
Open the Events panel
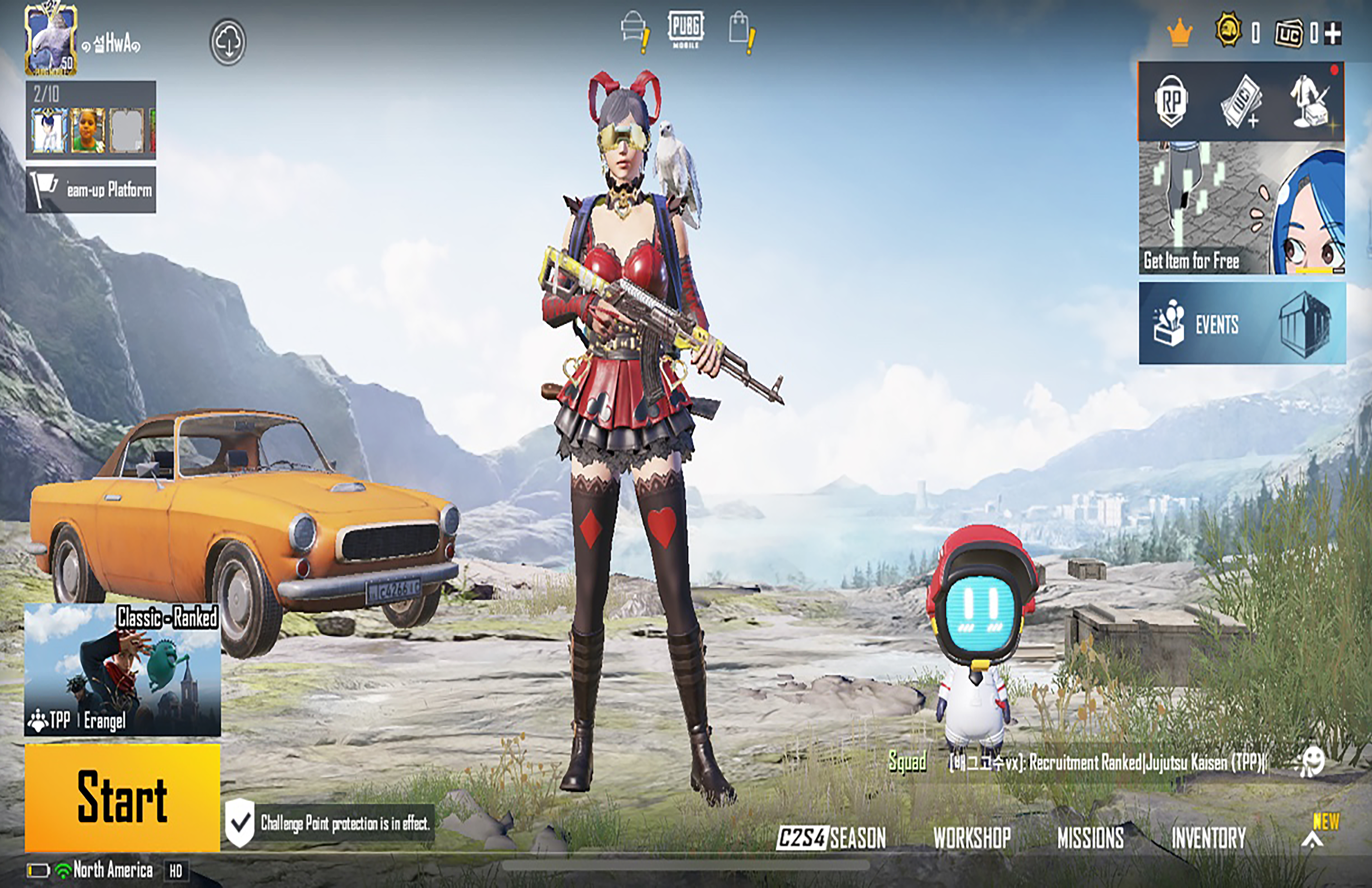[x=1242, y=324]
